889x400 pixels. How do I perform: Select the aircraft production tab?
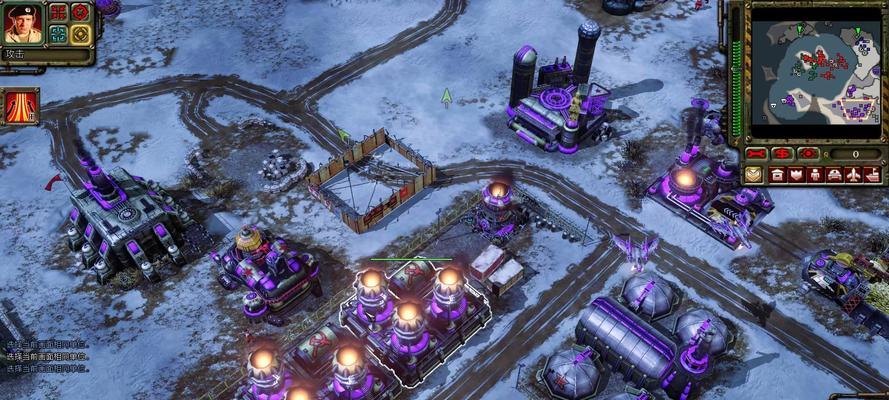coord(853,174)
